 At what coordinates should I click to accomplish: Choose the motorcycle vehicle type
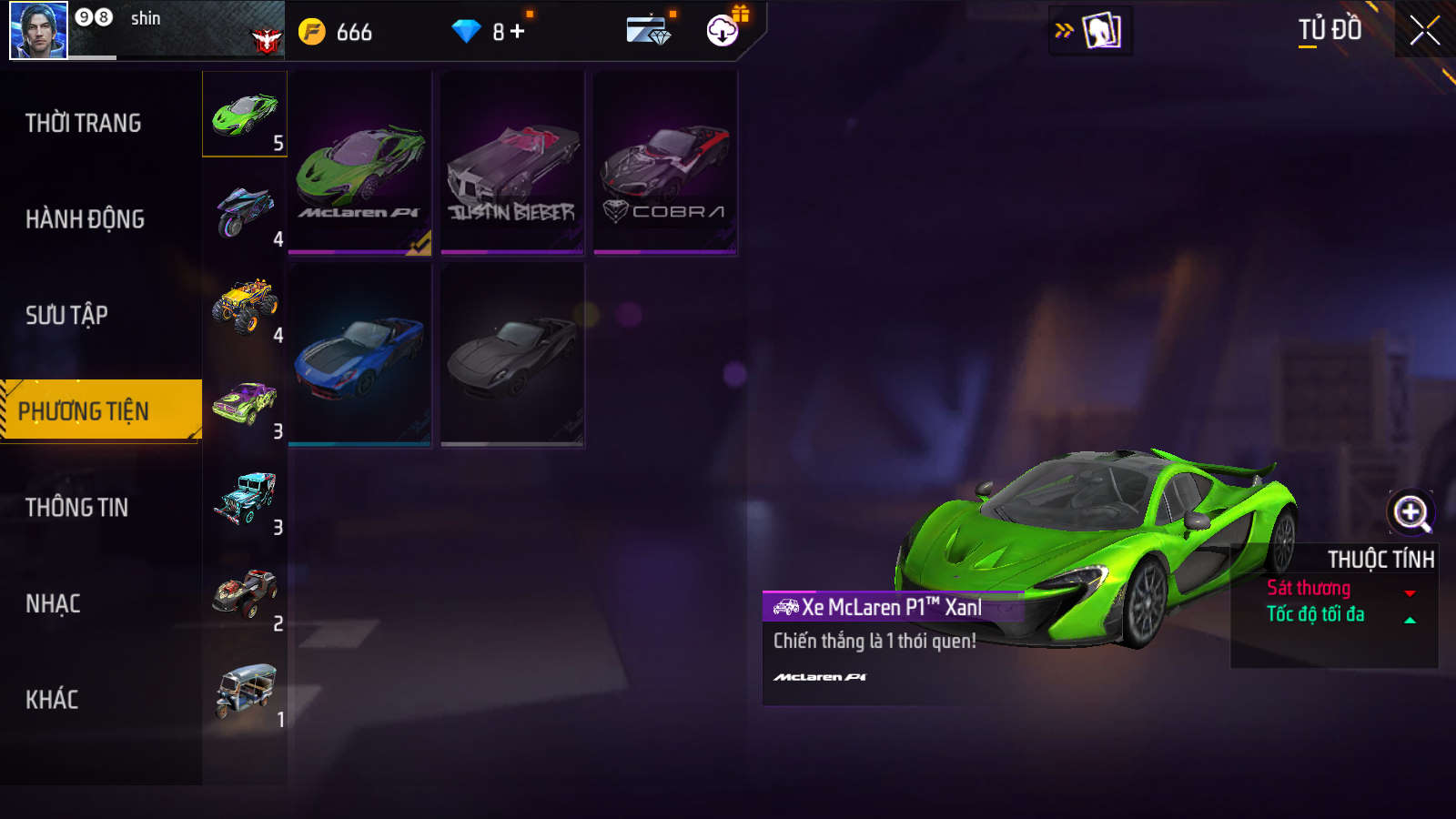click(x=245, y=211)
